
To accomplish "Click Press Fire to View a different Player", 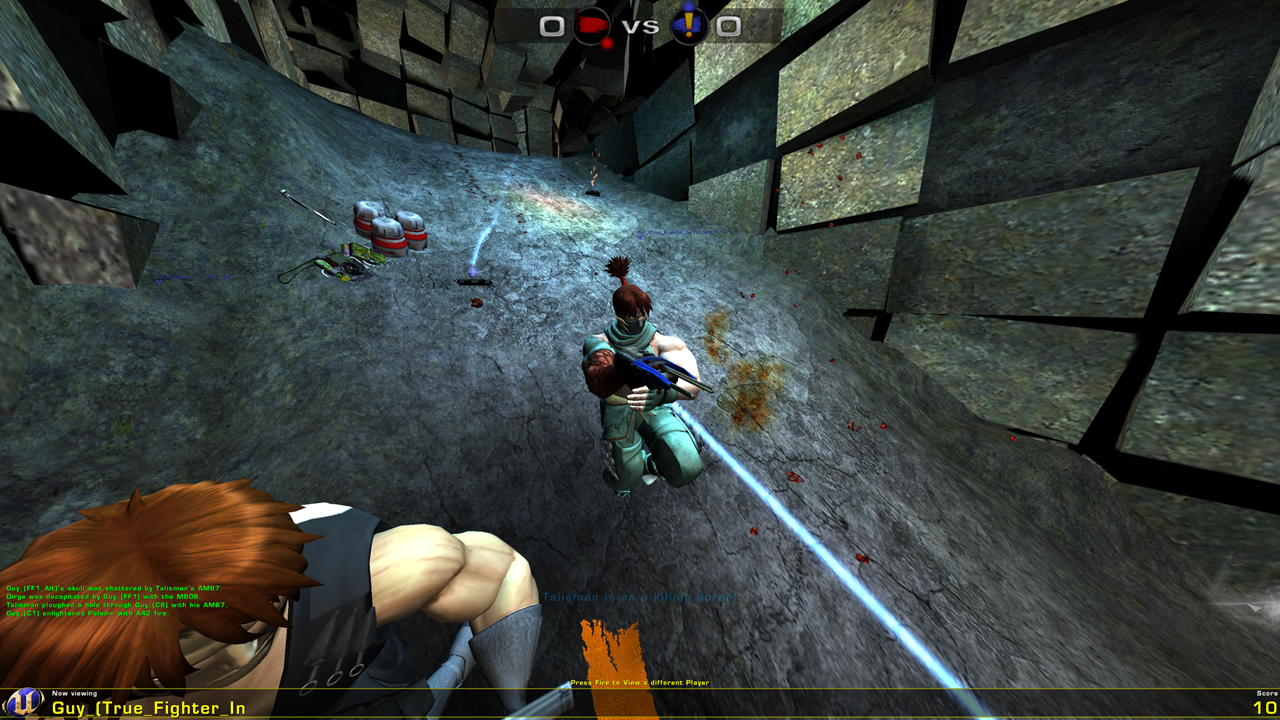I will click(638, 683).
